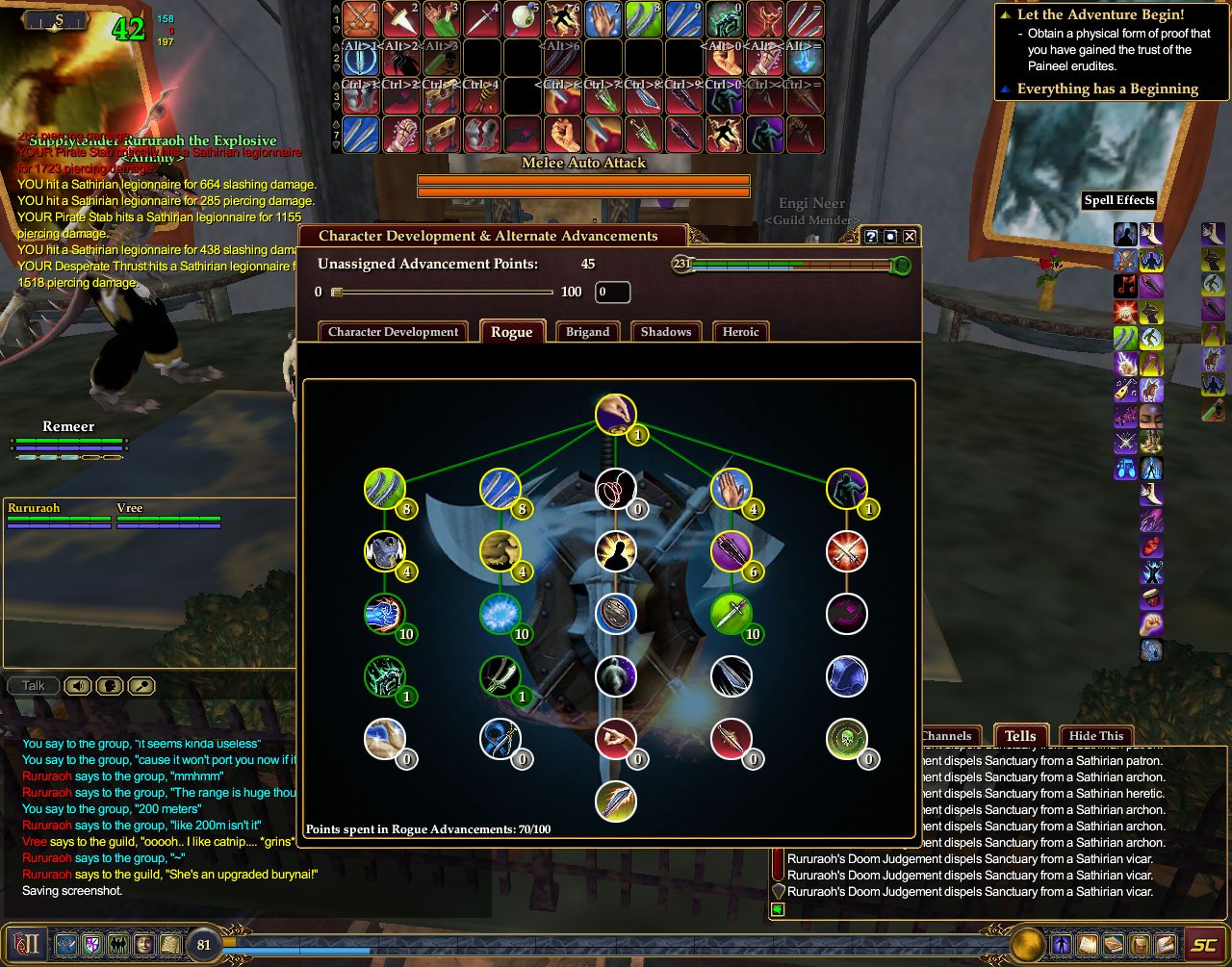Open the Shadows advancement tab
Screen dimensions: 1232x967
click(x=666, y=332)
